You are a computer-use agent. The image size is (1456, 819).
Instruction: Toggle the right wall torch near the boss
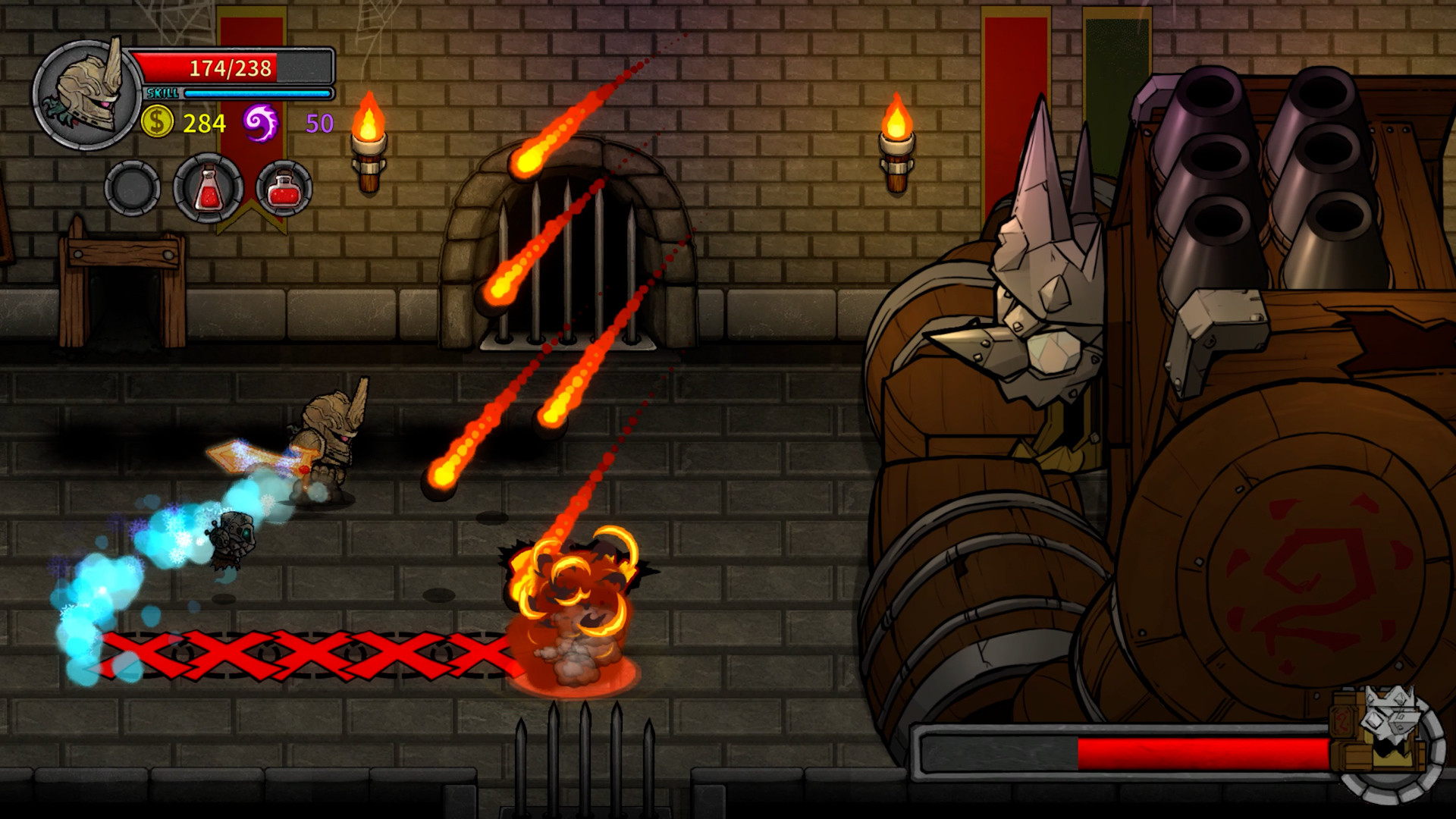pyautogui.click(x=895, y=121)
